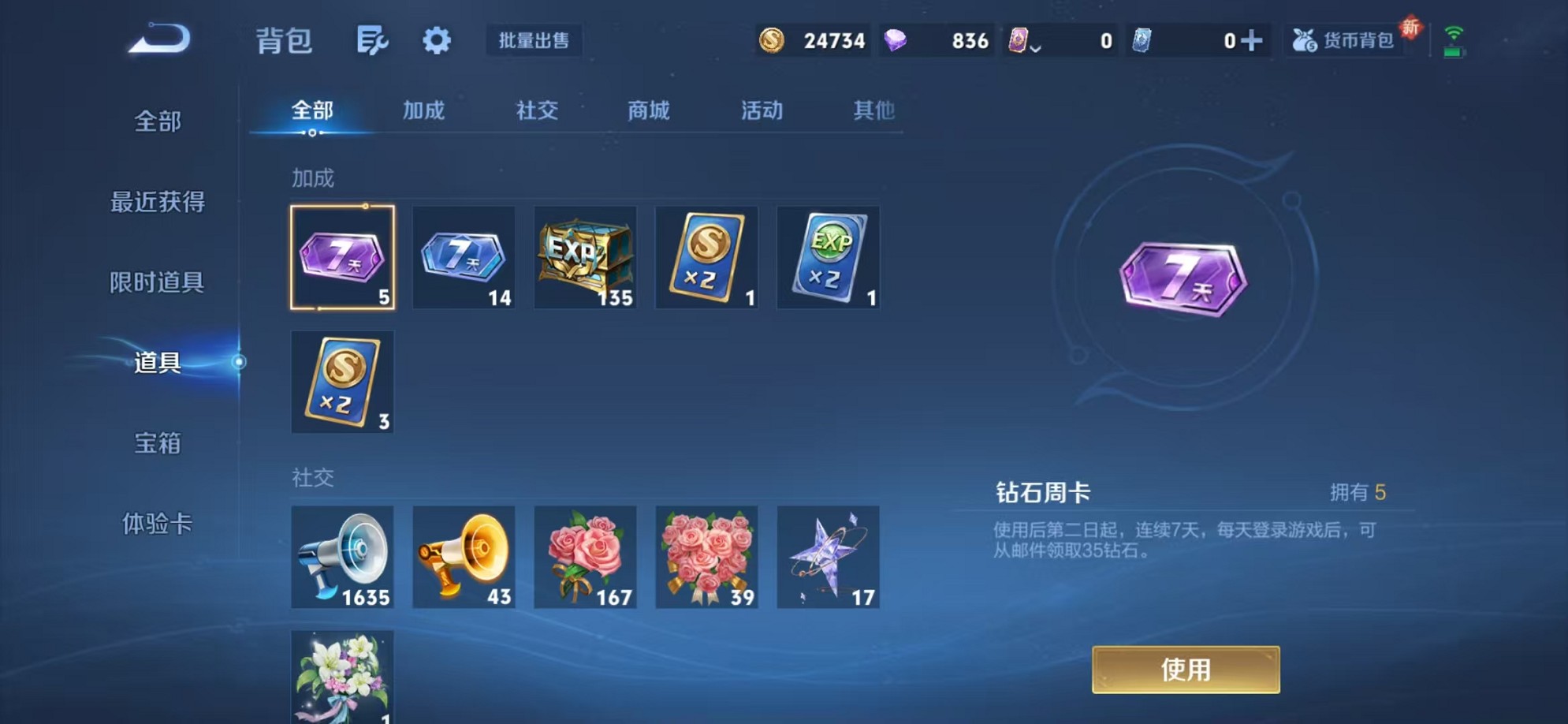Click the 批量出售 button

click(x=534, y=41)
